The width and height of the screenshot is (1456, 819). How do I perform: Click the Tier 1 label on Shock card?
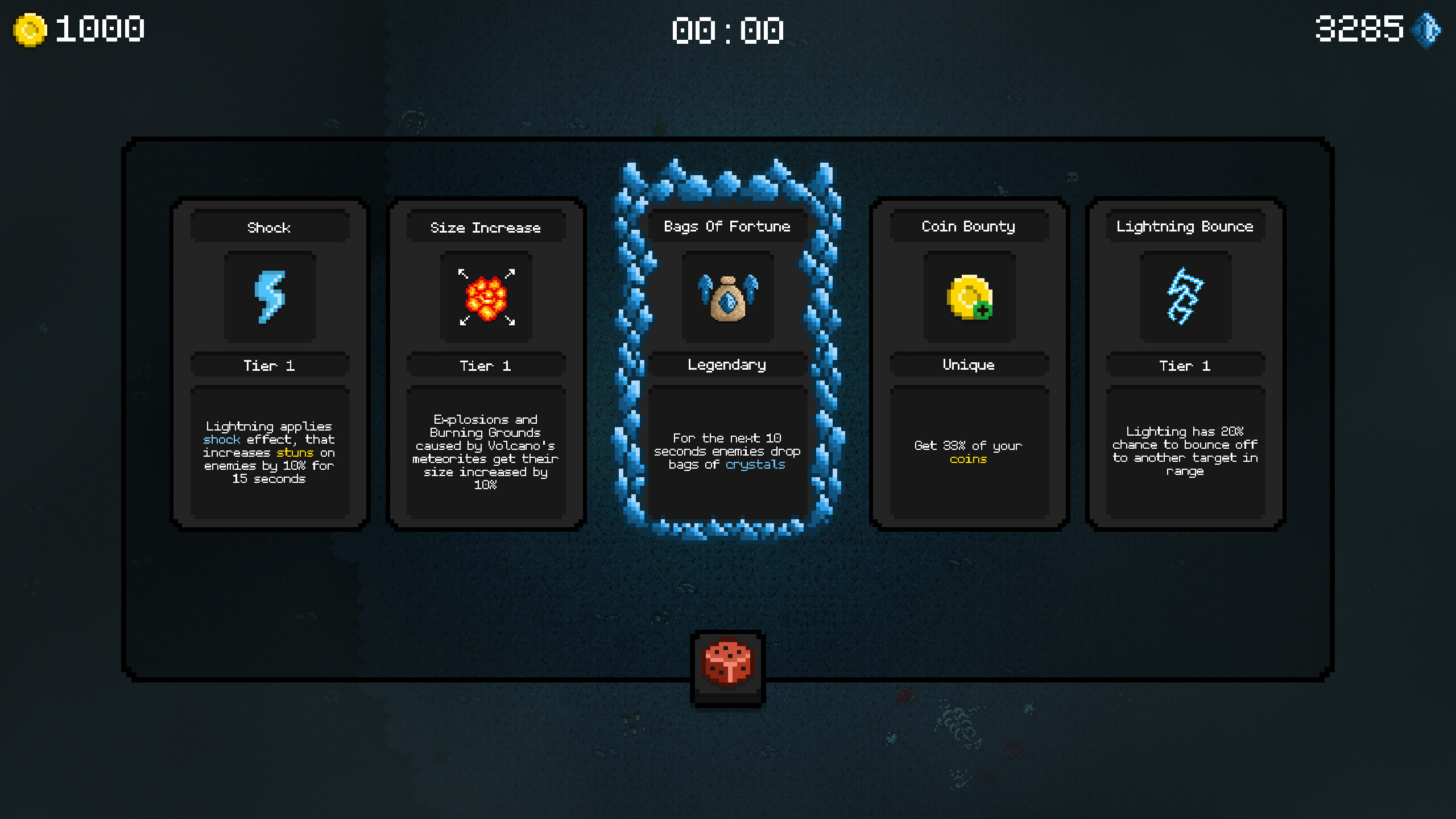(271, 366)
